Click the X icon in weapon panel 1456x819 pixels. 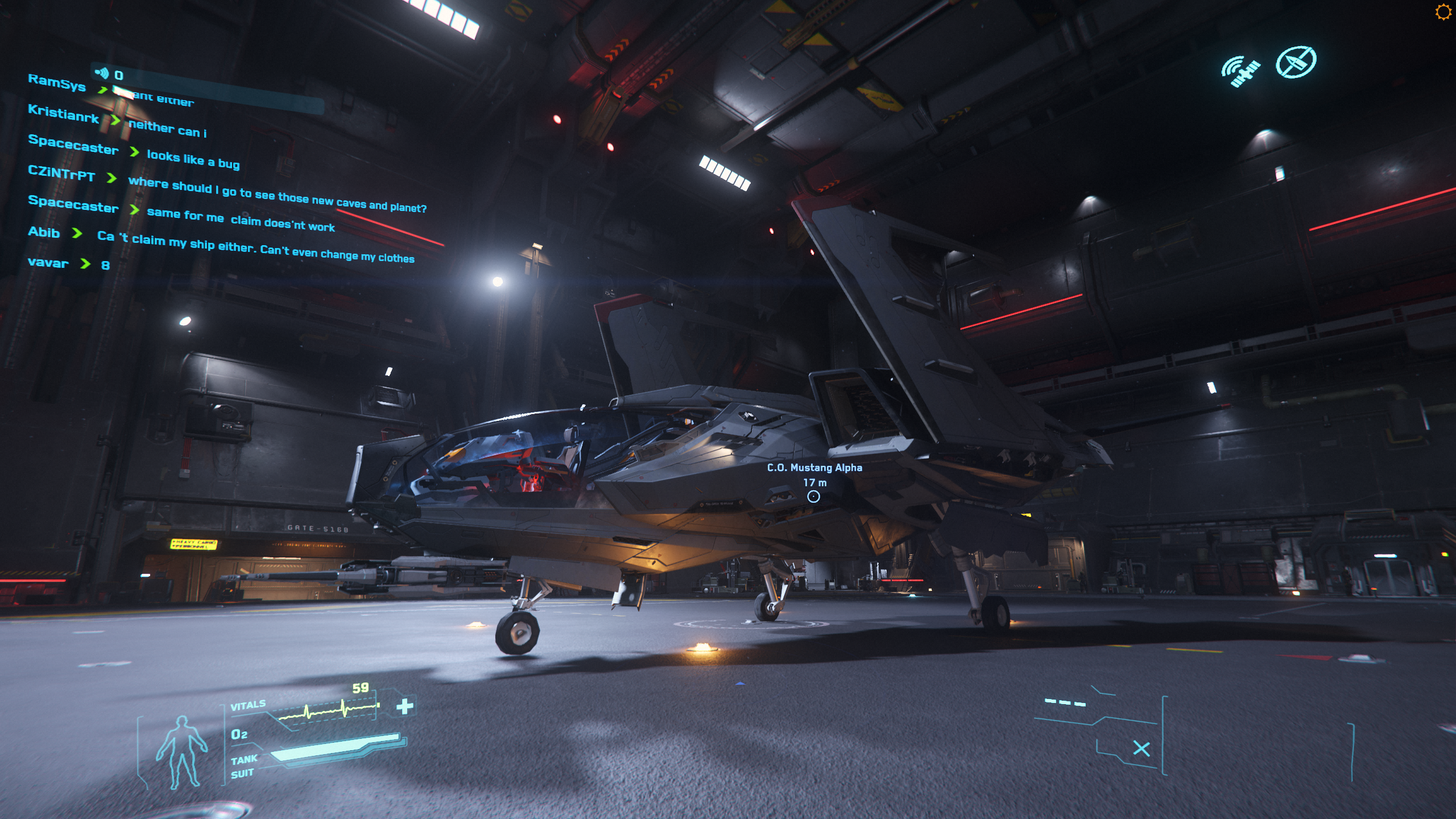[x=1141, y=748]
